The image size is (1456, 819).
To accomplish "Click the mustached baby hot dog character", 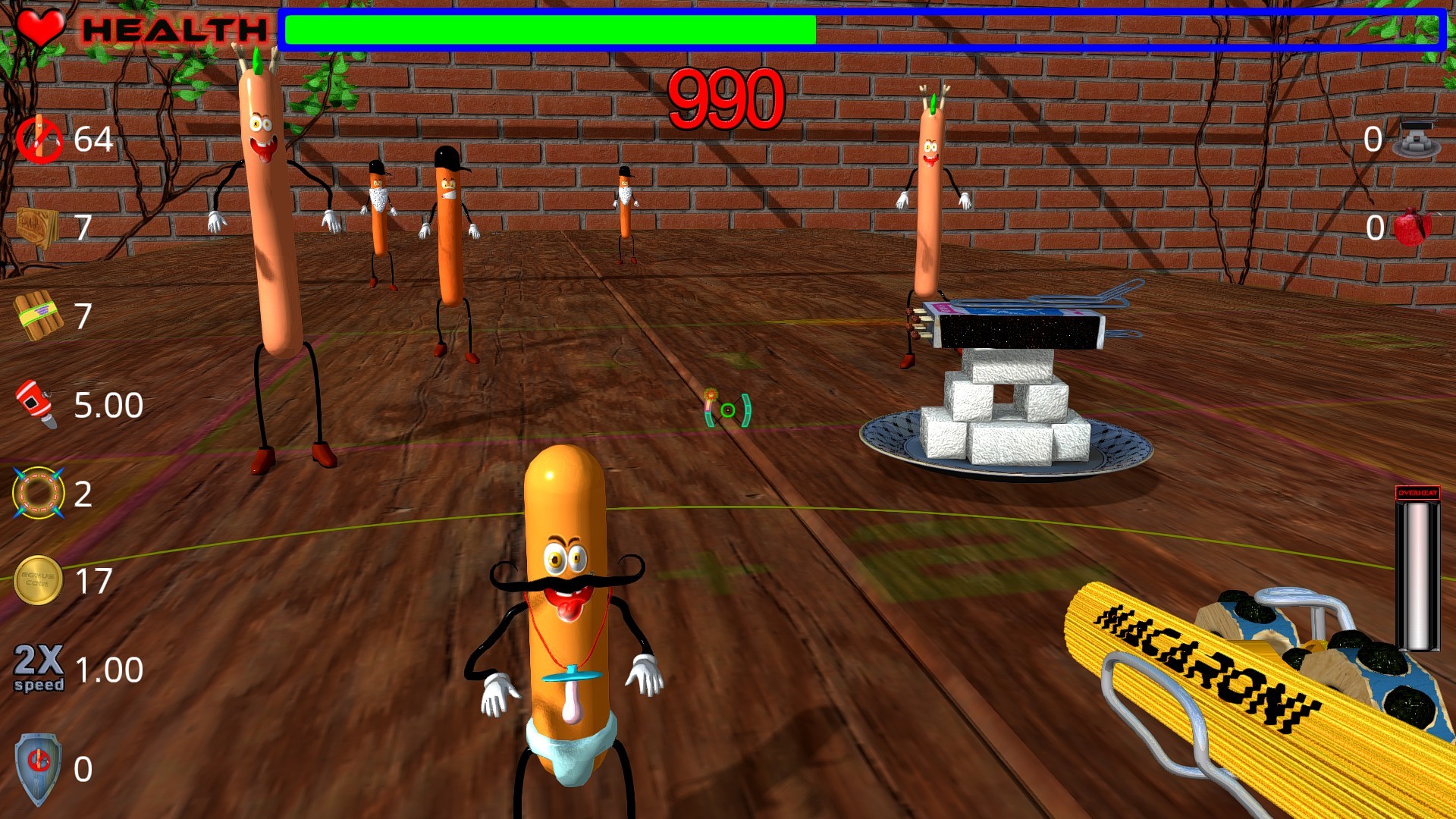I will pyautogui.click(x=565, y=599).
